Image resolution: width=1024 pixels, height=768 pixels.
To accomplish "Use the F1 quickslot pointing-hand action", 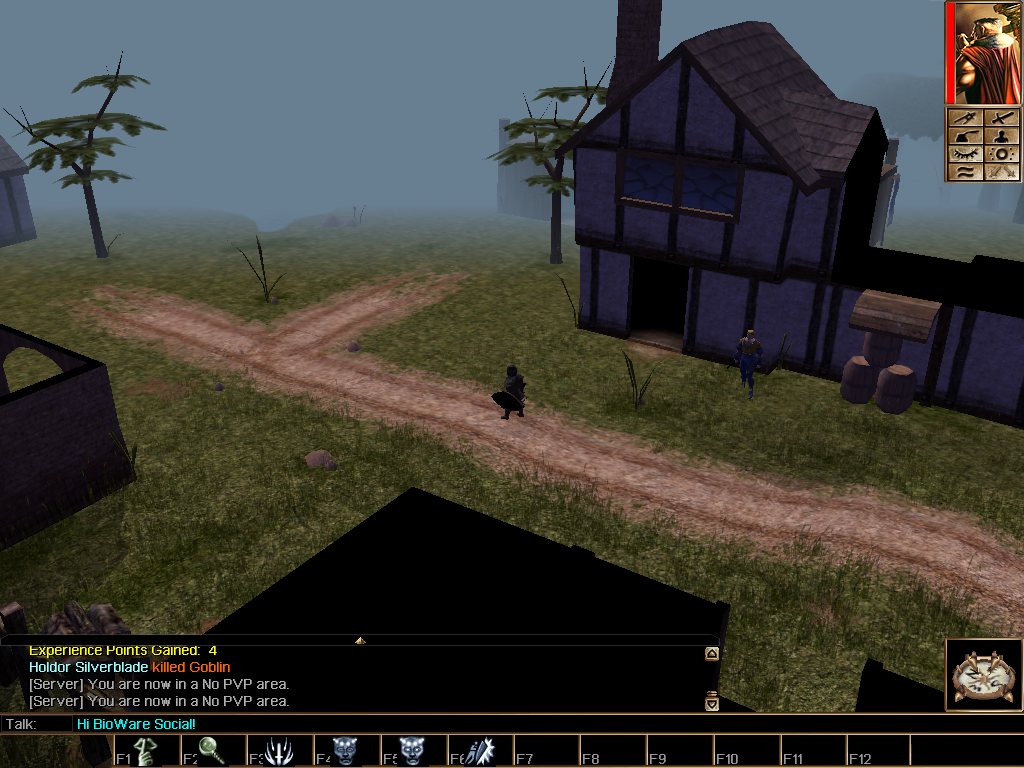I will pyautogui.click(x=146, y=751).
